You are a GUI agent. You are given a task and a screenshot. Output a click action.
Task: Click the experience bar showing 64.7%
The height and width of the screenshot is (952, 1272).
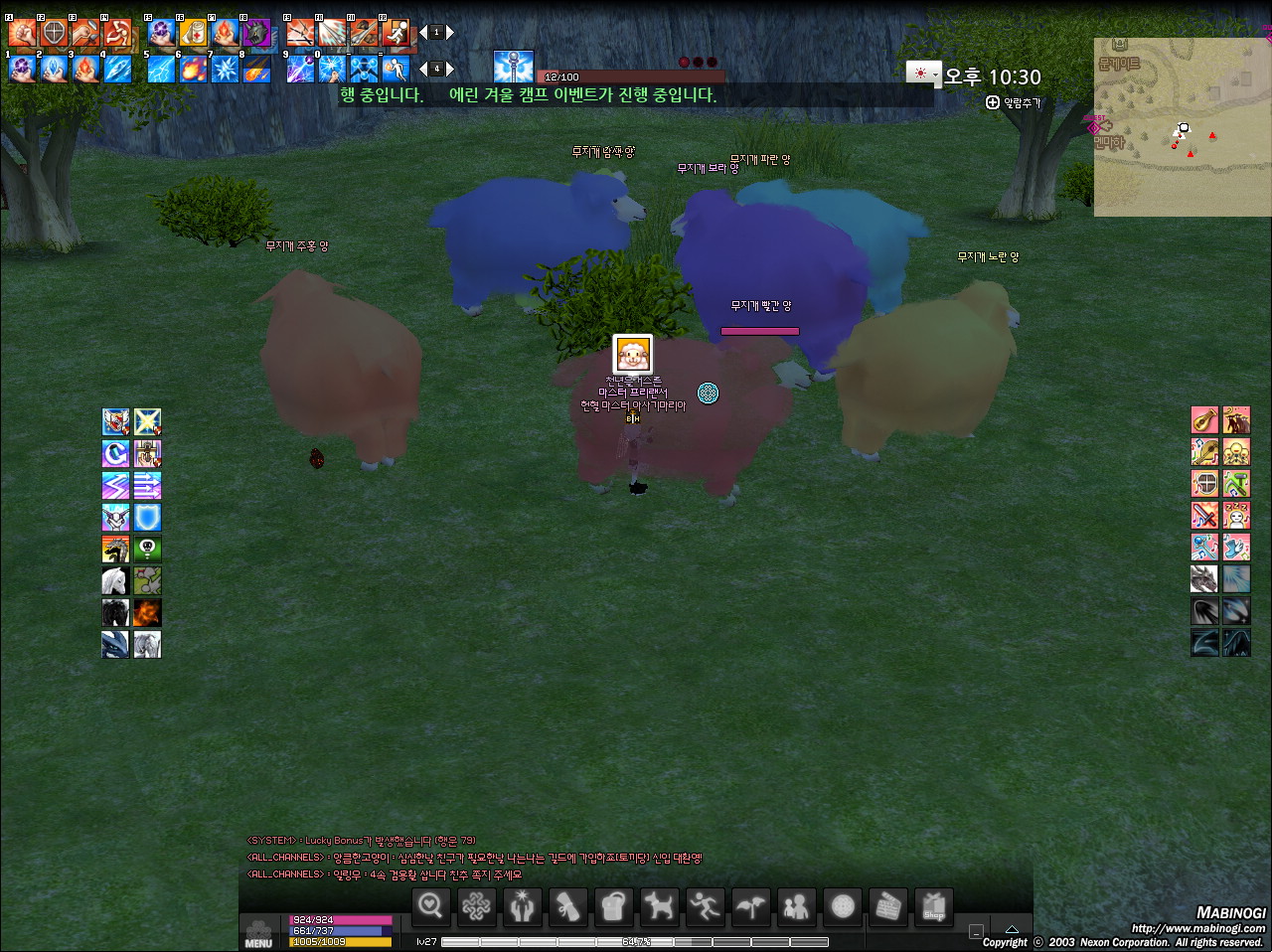coord(636,940)
